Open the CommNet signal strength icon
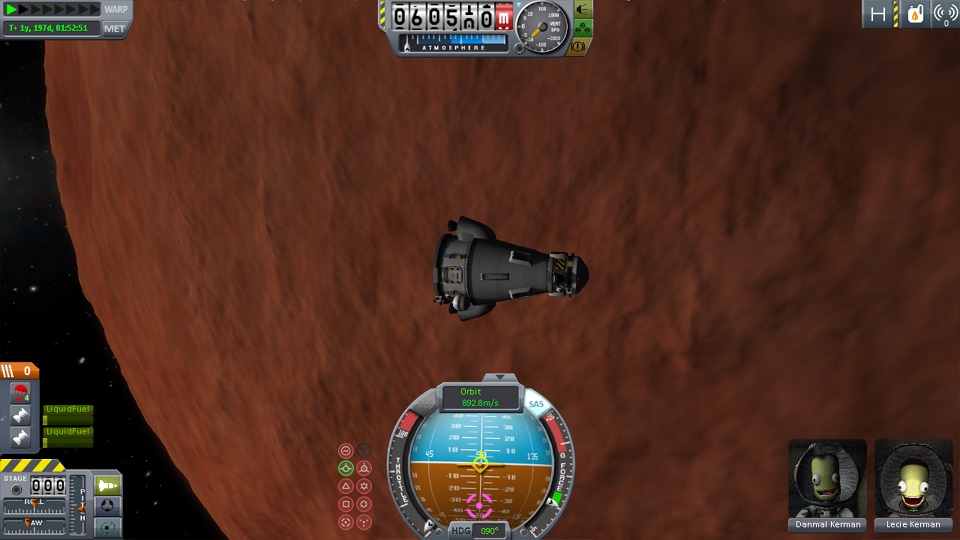Image resolution: width=960 pixels, height=540 pixels. coord(945,14)
